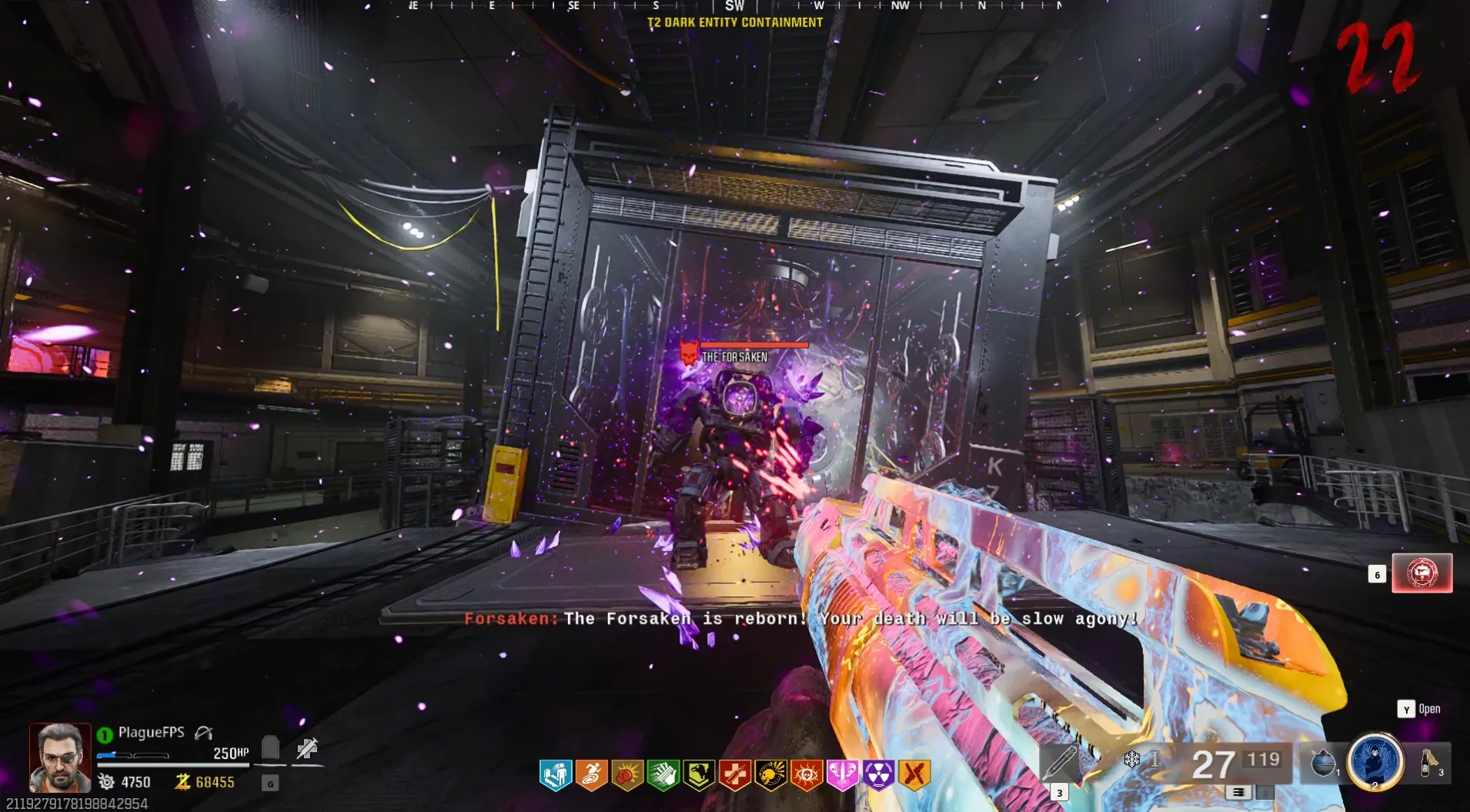Select the PlagueFPS character portrait
Viewport: 1470px width, 812px height.
click(59, 757)
